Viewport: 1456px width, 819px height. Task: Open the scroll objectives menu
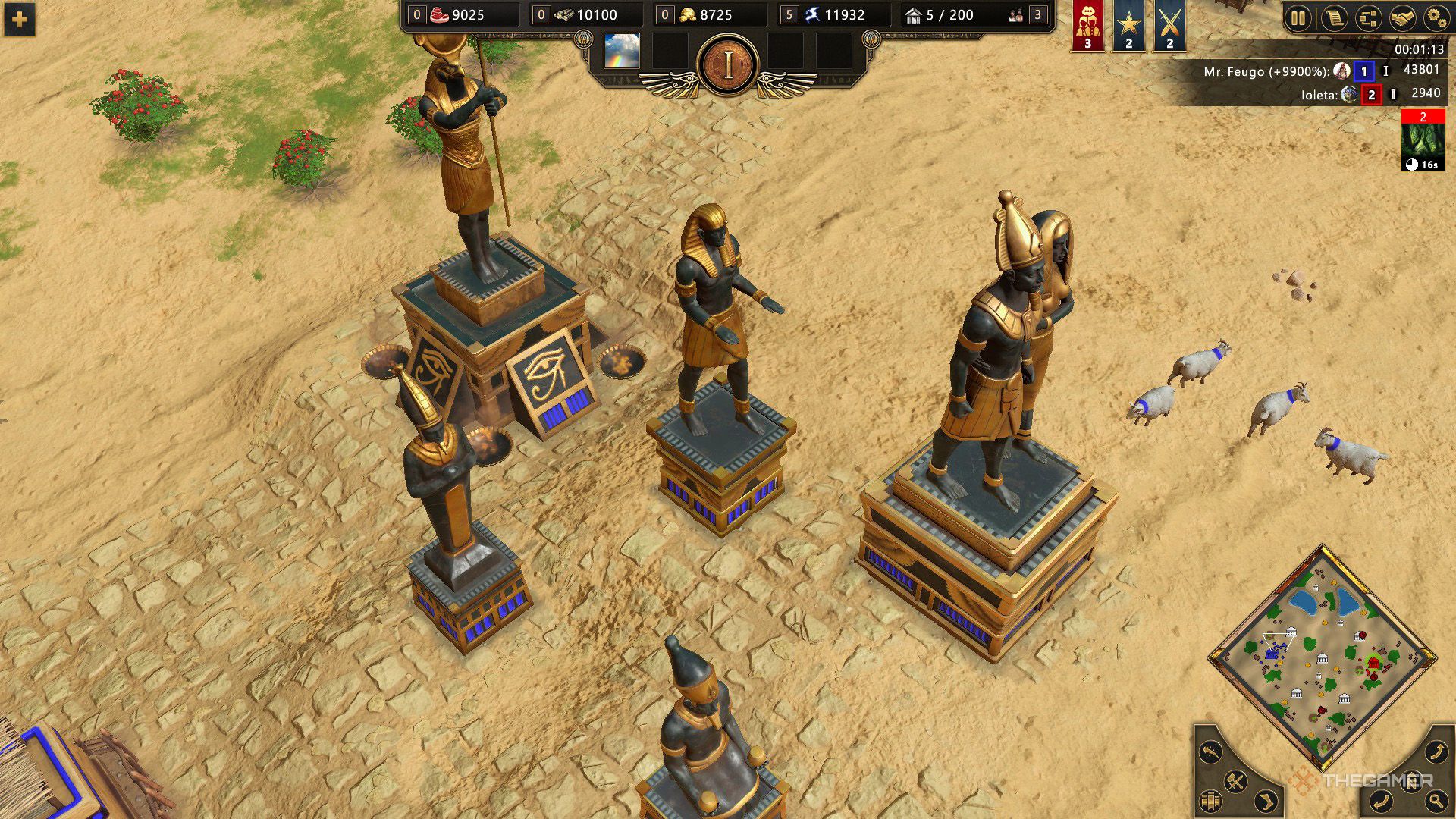click(1333, 17)
